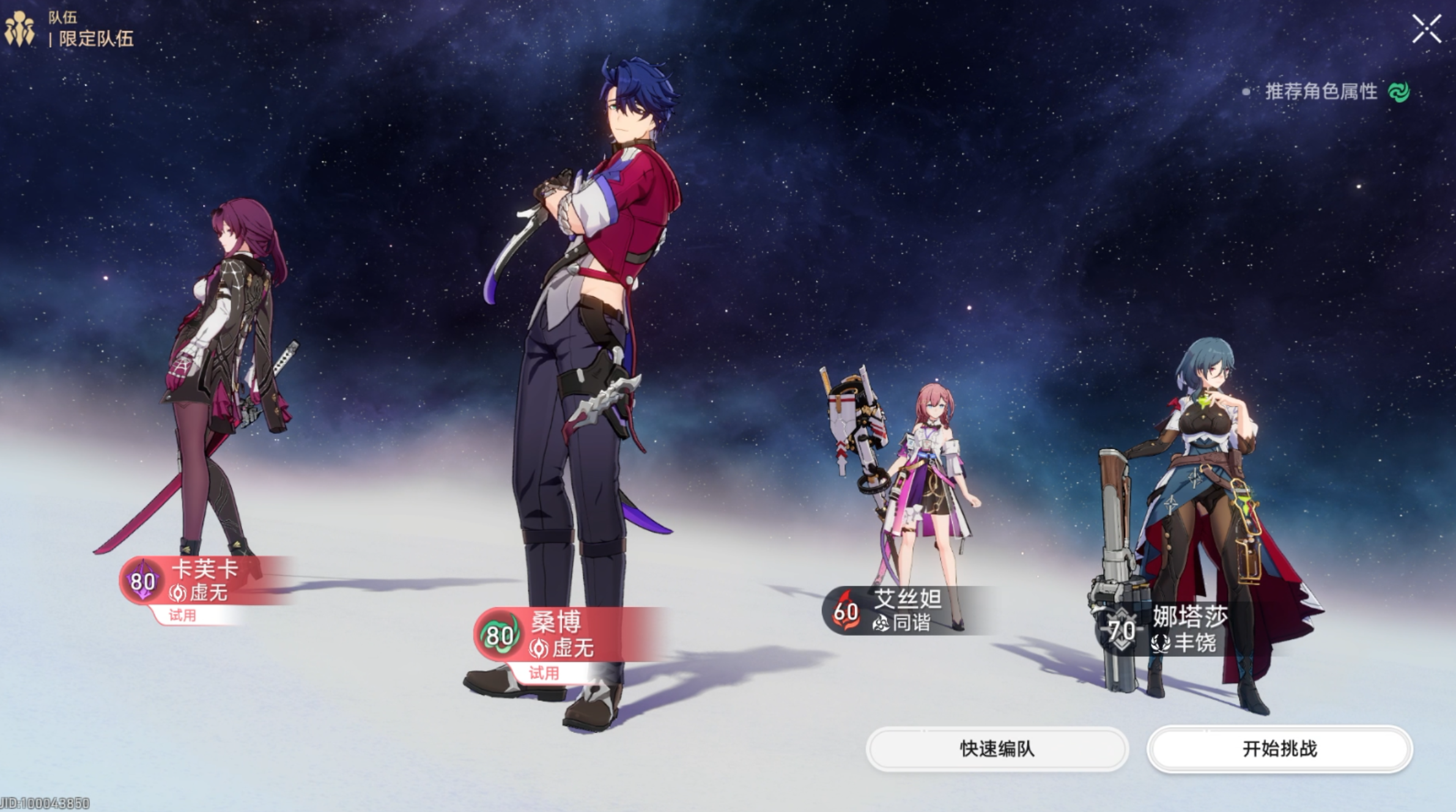
Task: Close the team screen
Action: pos(1427,29)
